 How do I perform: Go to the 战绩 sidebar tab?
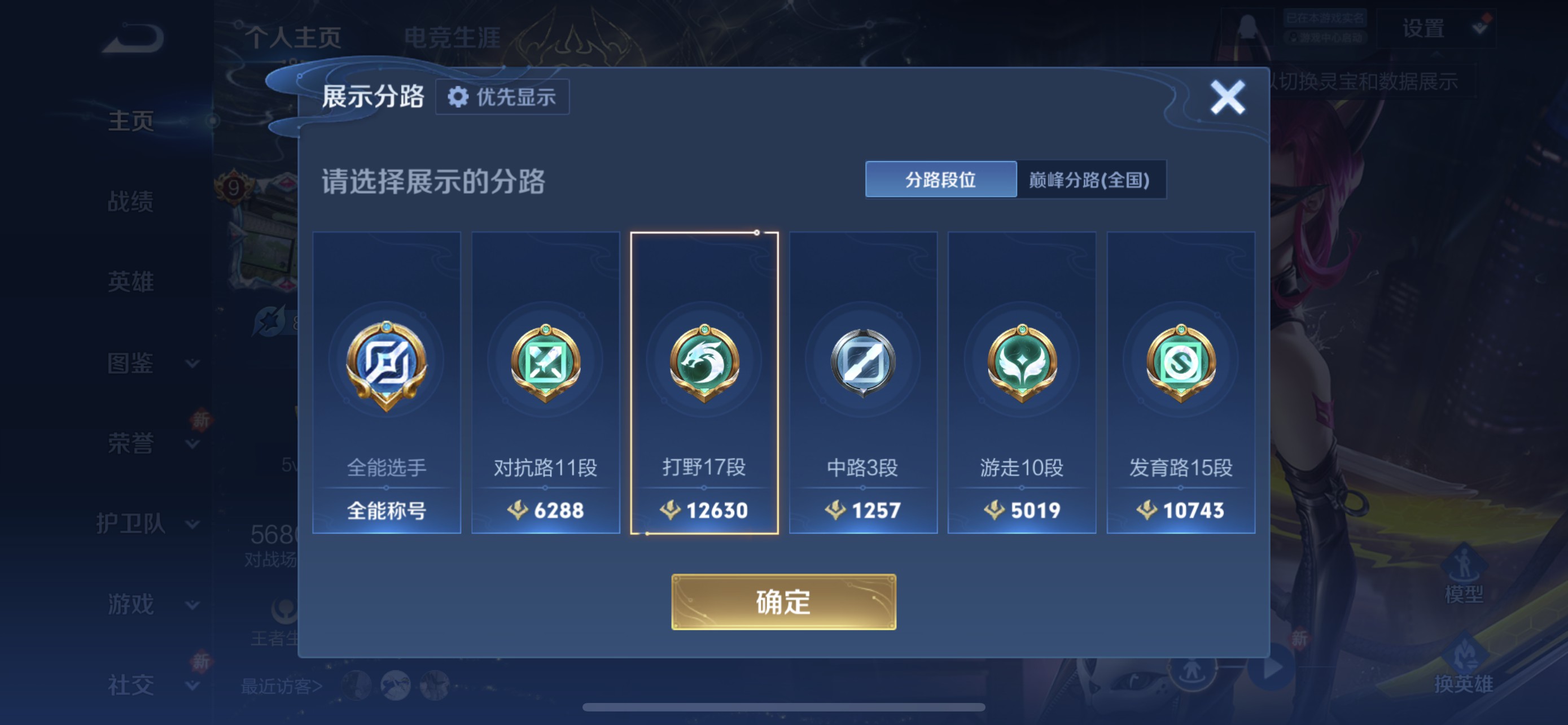point(130,201)
